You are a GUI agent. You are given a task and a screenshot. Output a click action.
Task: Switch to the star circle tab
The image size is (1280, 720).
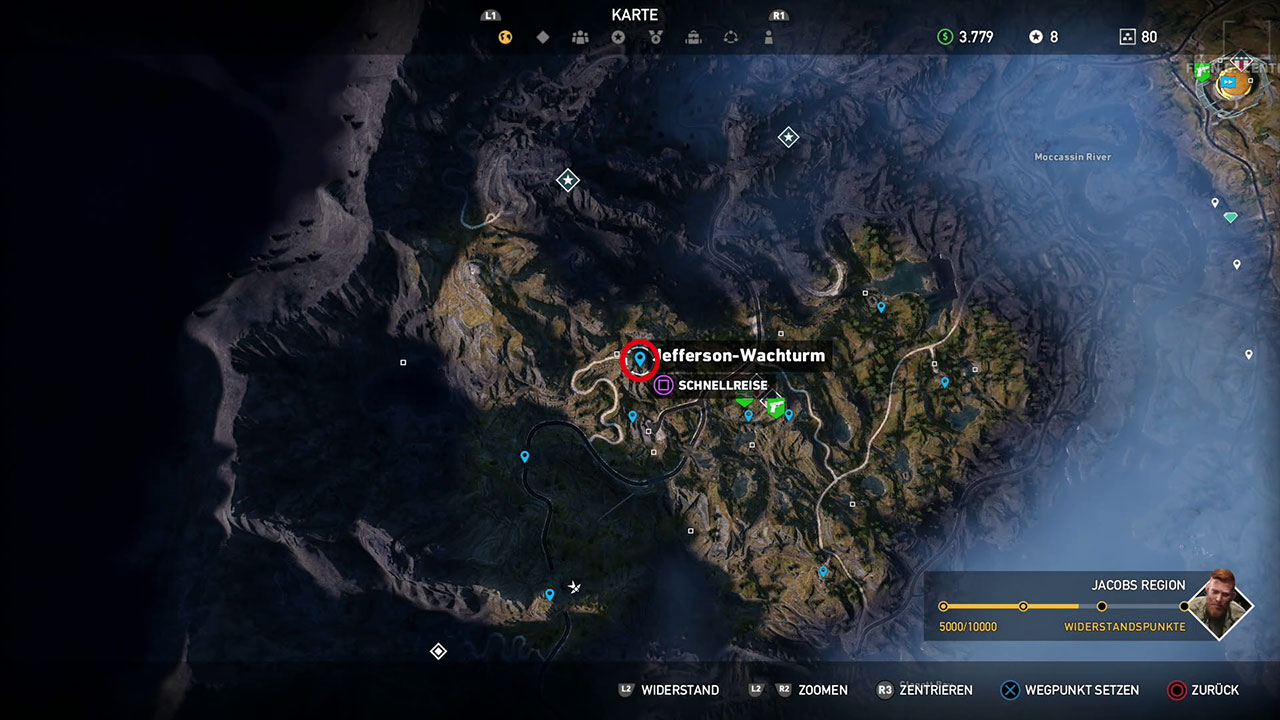tap(618, 38)
